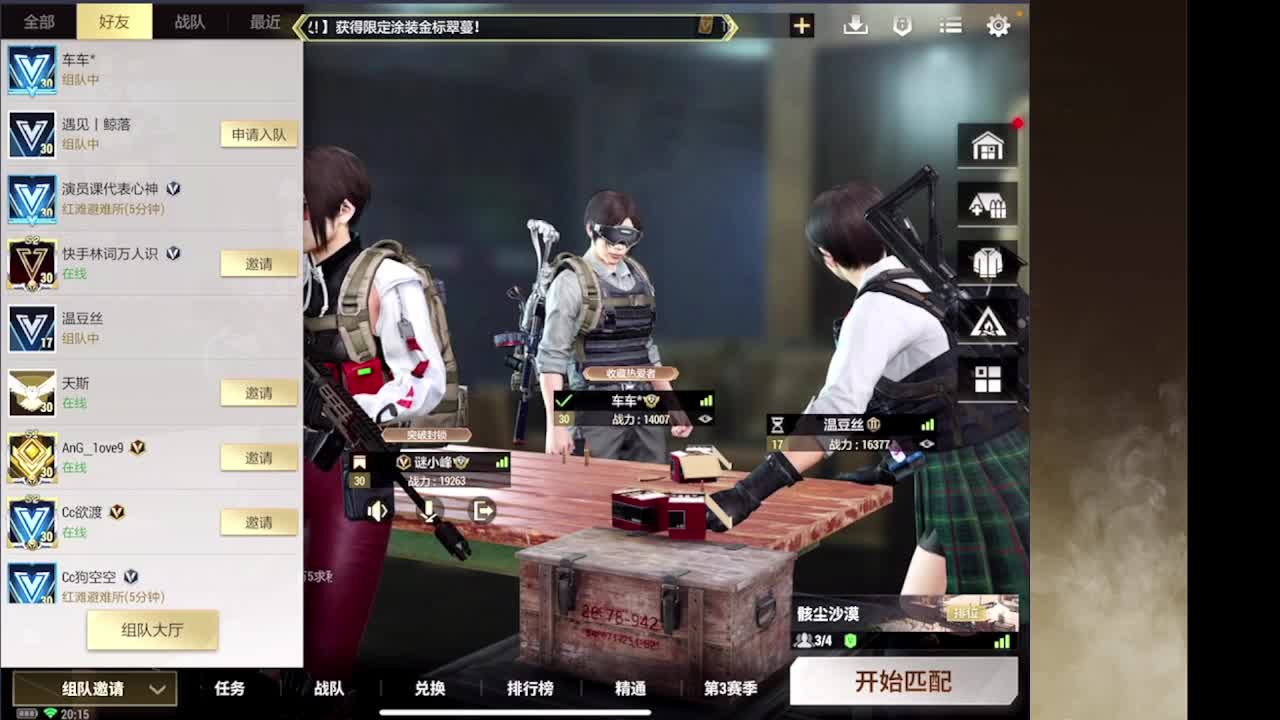
Task: Click the 组队大厅 entry below friends list
Action: [151, 630]
